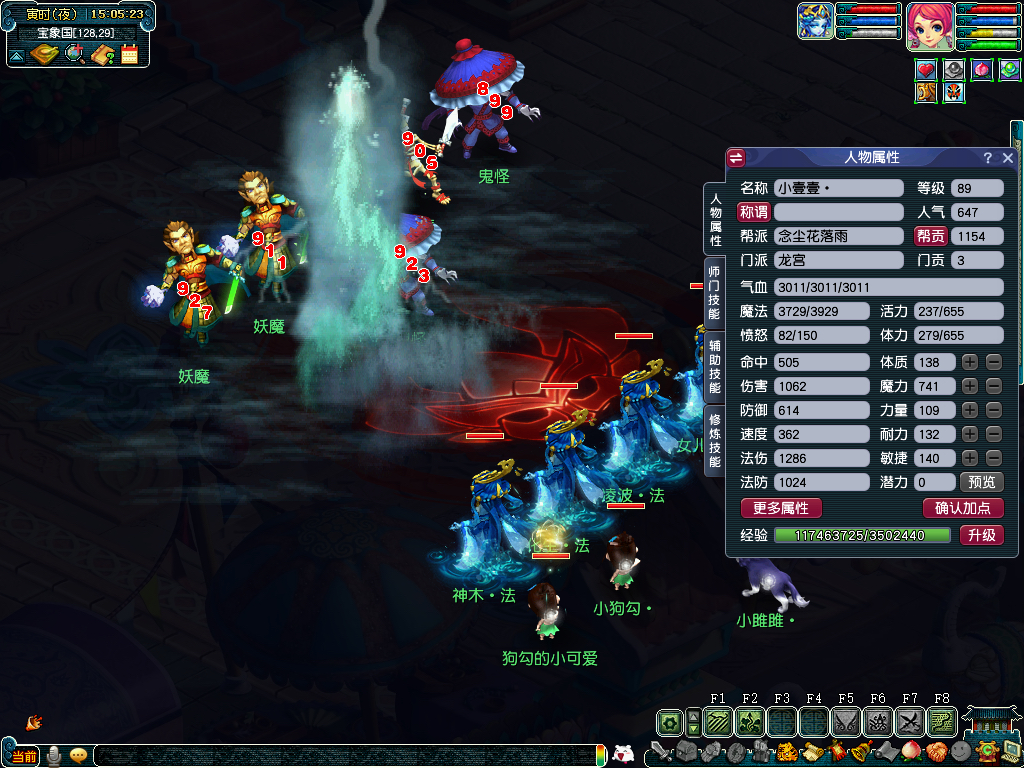Open the calendar icon under the clock

click(x=129, y=54)
